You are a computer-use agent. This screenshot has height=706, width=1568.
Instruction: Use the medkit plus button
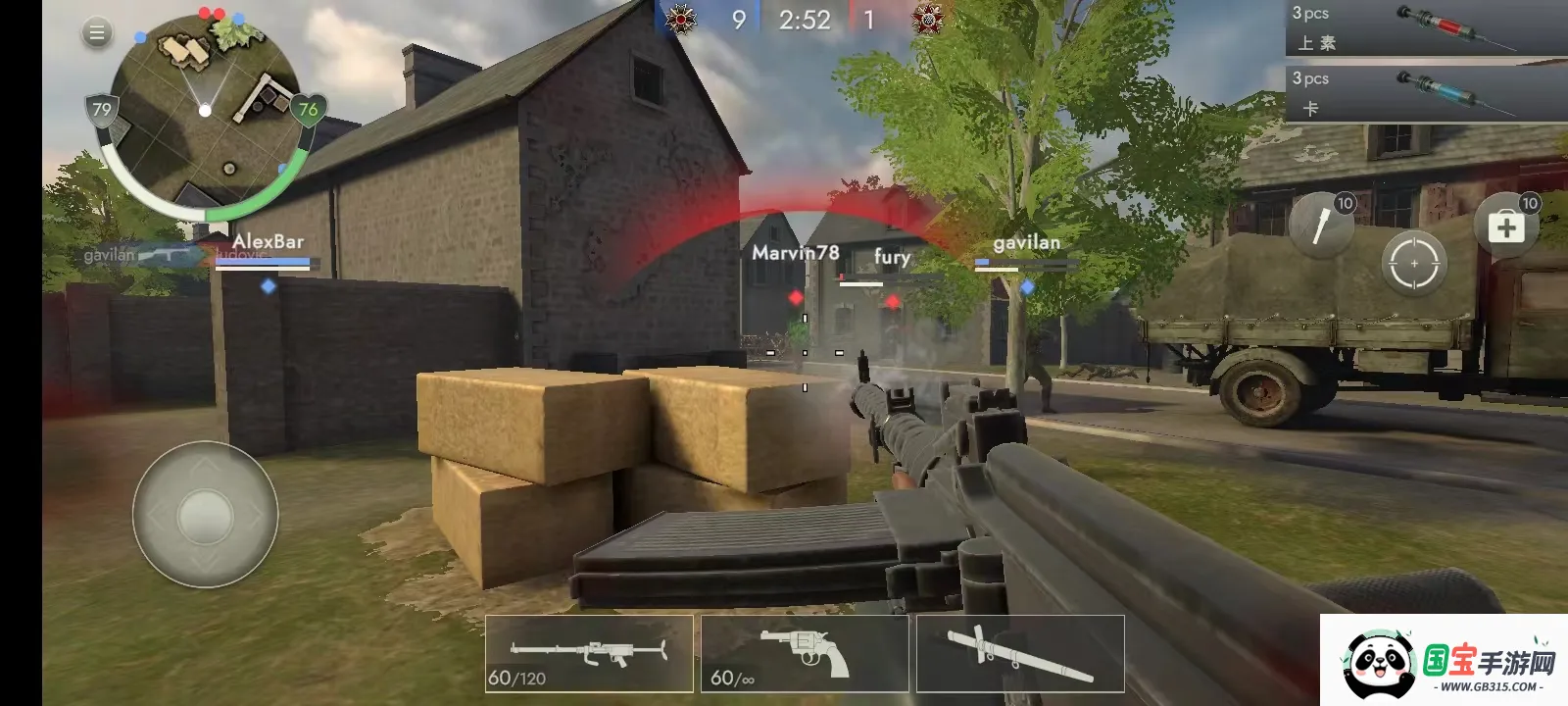(x=1505, y=228)
